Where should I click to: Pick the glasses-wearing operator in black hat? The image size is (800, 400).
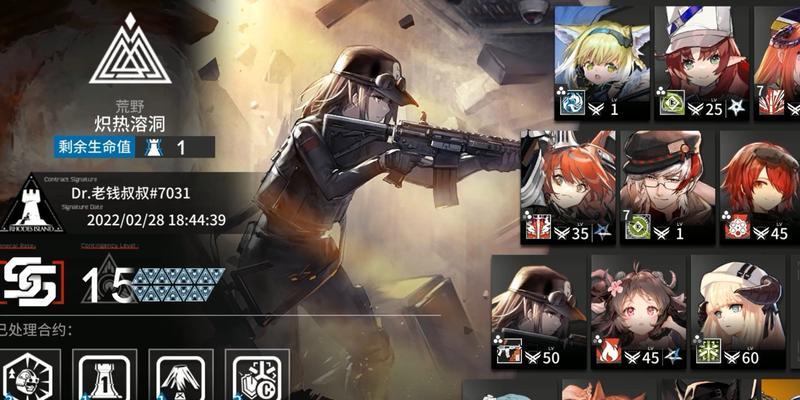(x=667, y=187)
